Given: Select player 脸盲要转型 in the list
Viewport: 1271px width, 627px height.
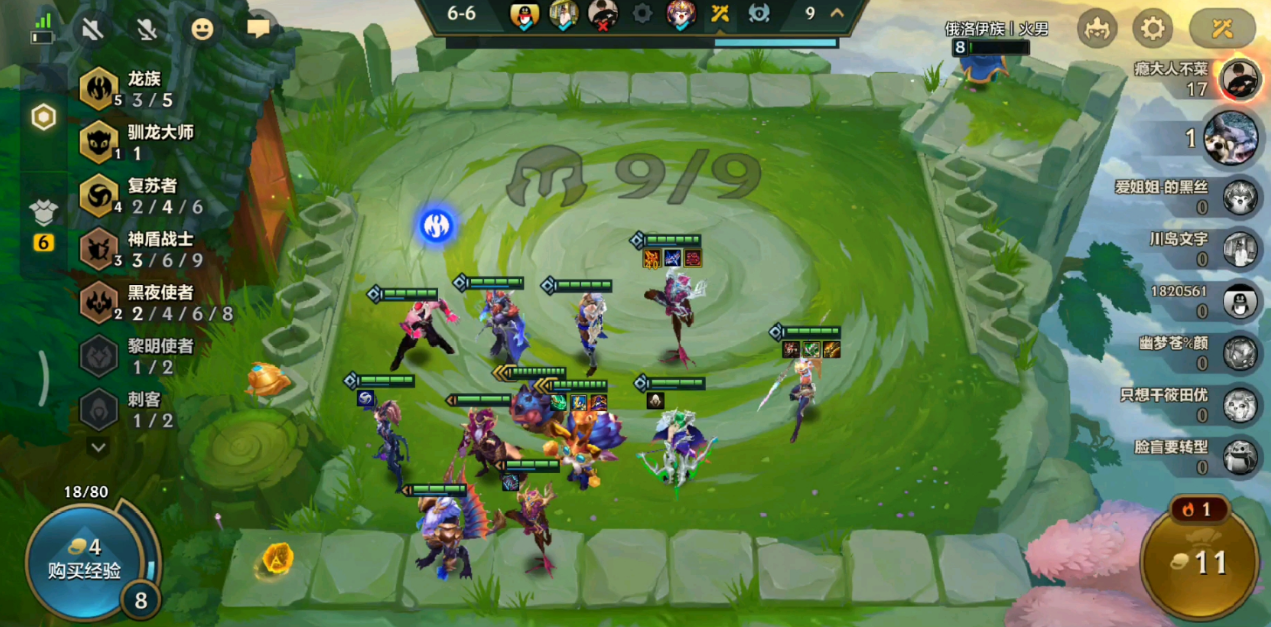Looking at the screenshot, I should pyautogui.click(x=1241, y=456).
